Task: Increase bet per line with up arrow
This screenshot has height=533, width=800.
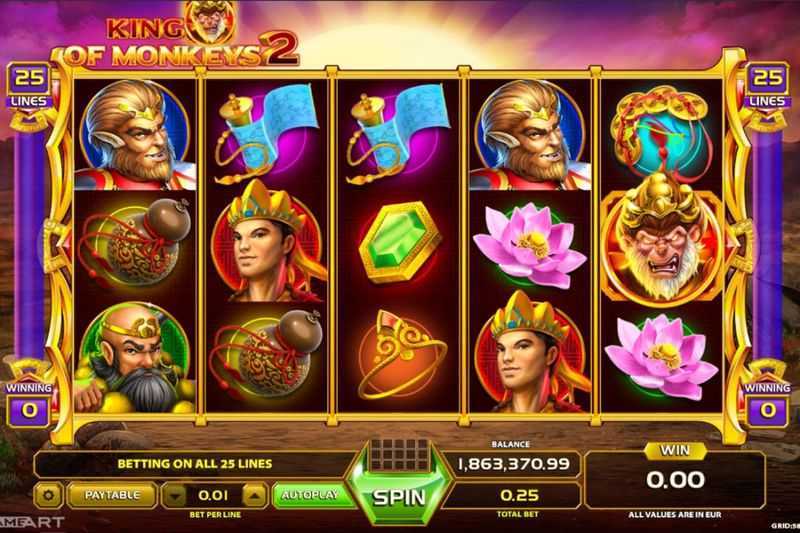Action: (x=255, y=494)
